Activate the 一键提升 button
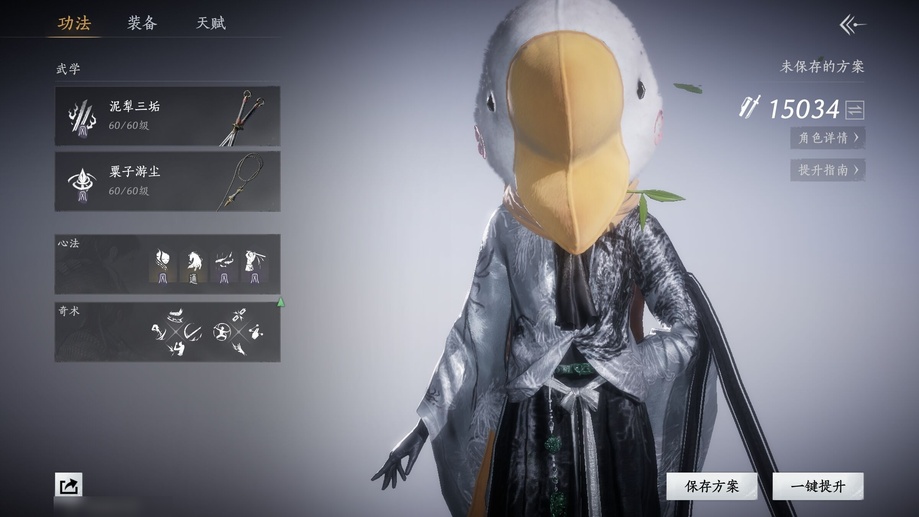 point(818,486)
